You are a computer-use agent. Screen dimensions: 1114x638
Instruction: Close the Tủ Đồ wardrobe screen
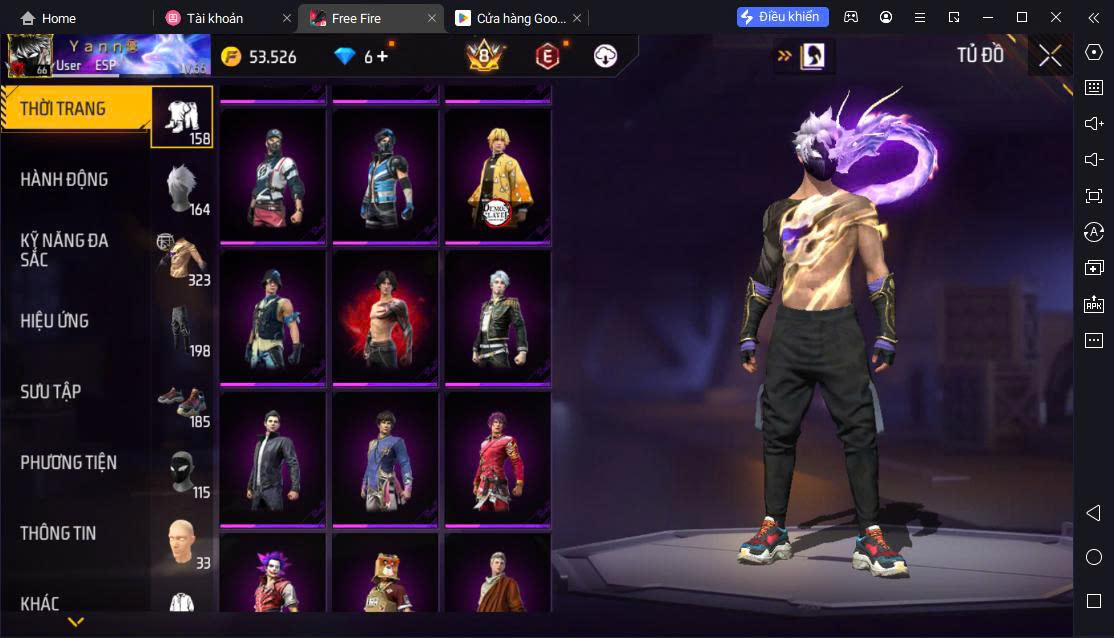coord(1050,56)
